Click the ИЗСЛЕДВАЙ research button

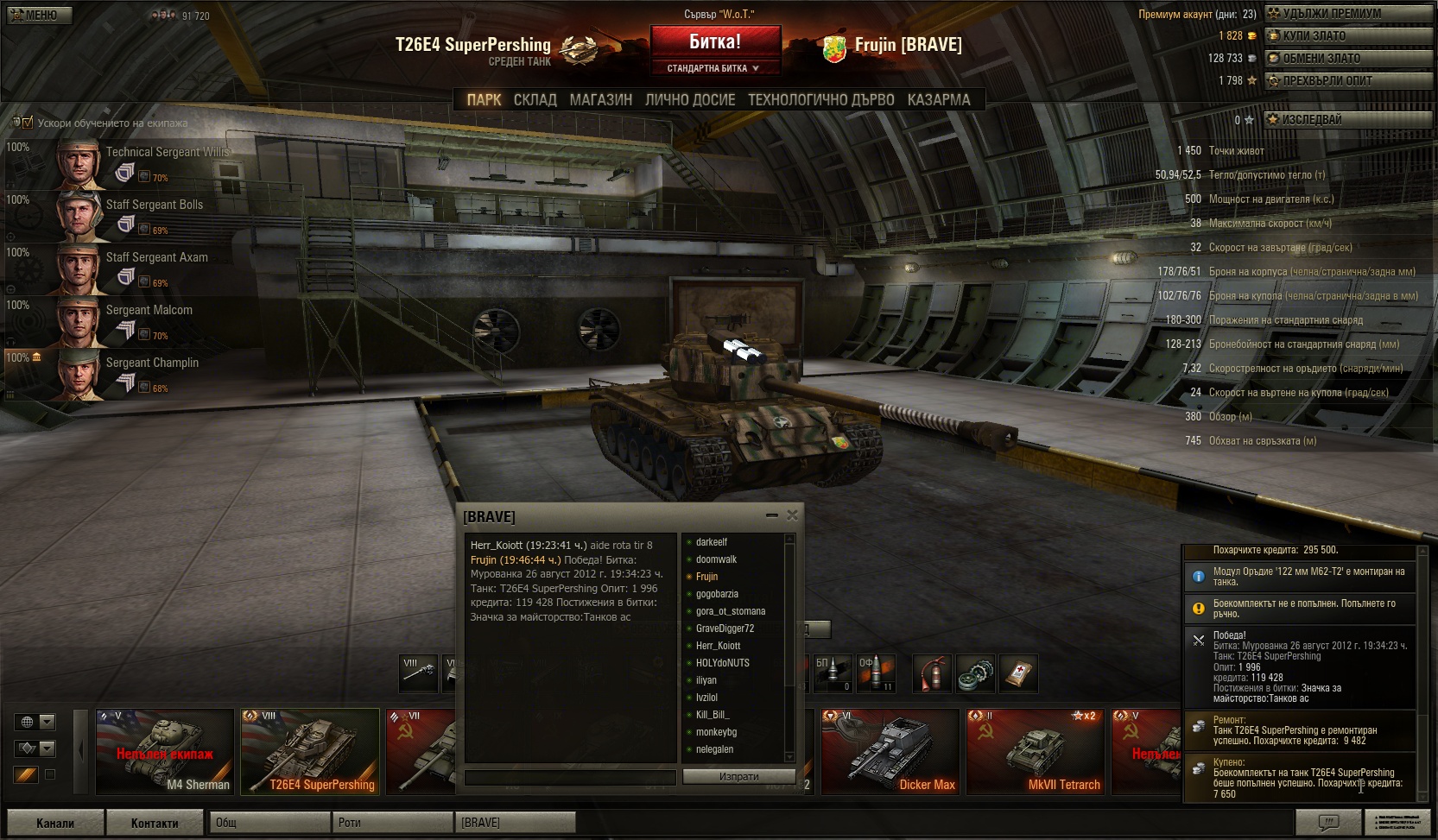pos(1348,120)
